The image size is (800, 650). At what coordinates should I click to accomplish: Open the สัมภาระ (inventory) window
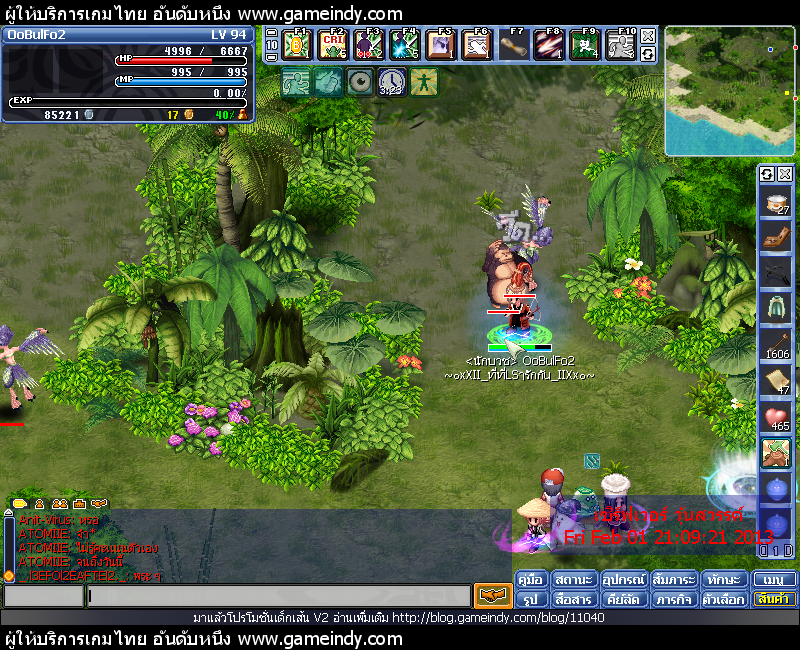674,580
